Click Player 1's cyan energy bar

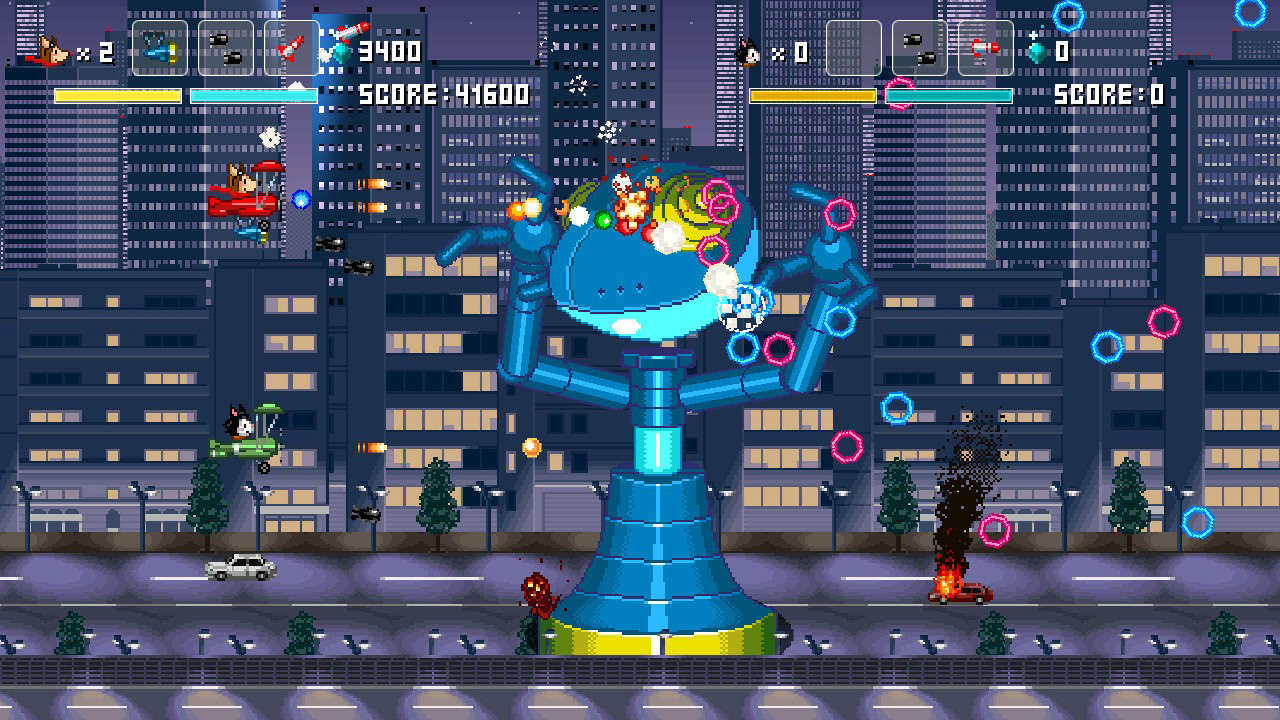[x=253, y=95]
